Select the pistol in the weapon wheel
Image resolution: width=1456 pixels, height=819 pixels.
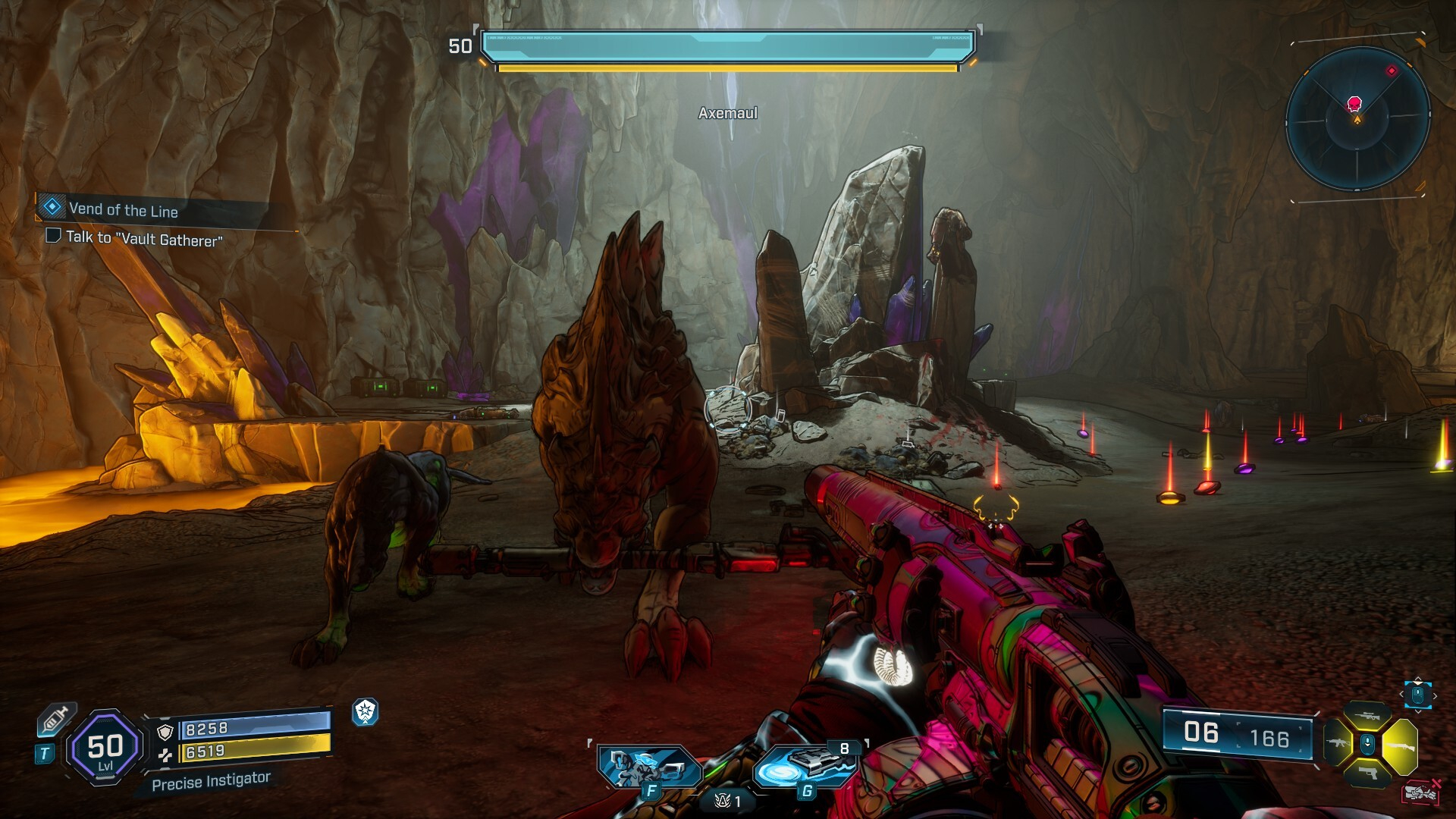[1367, 773]
